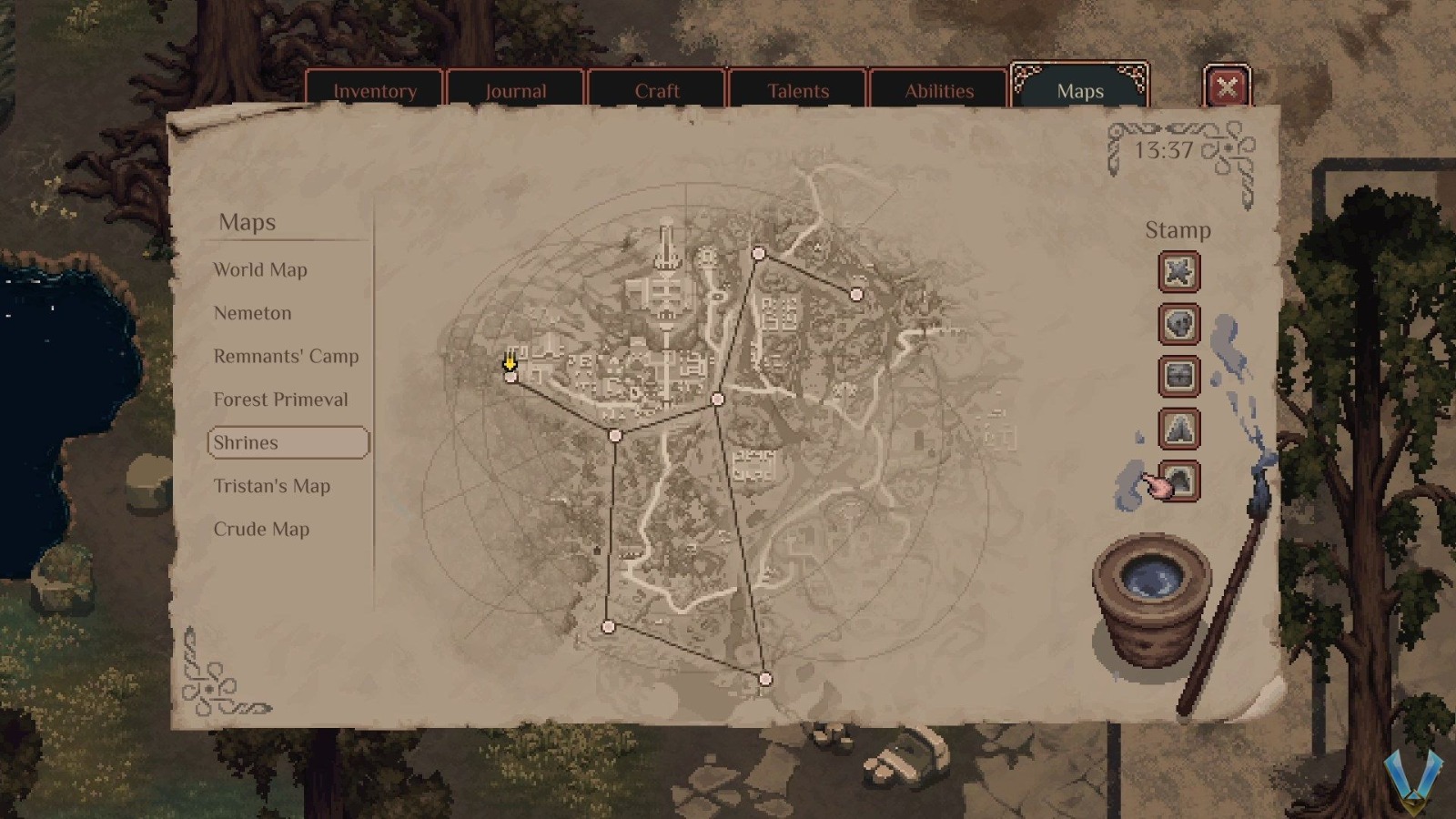Switch to the Inventory tab
The image size is (1456, 819).
[x=375, y=90]
